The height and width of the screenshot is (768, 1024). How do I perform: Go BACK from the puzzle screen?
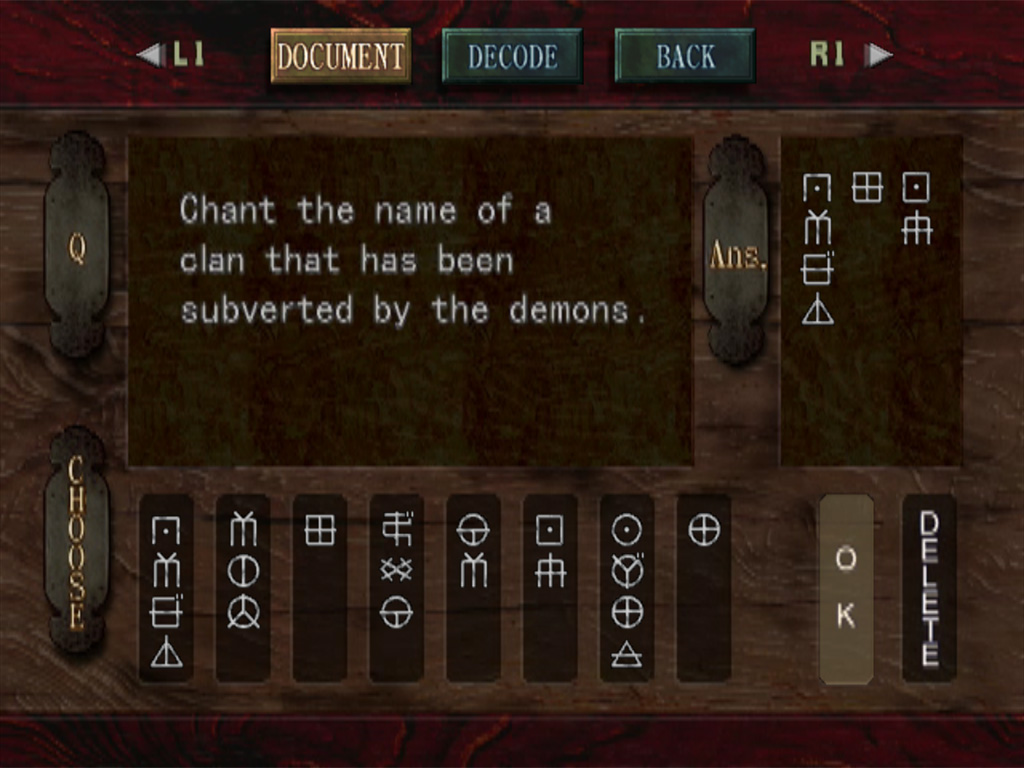(685, 56)
